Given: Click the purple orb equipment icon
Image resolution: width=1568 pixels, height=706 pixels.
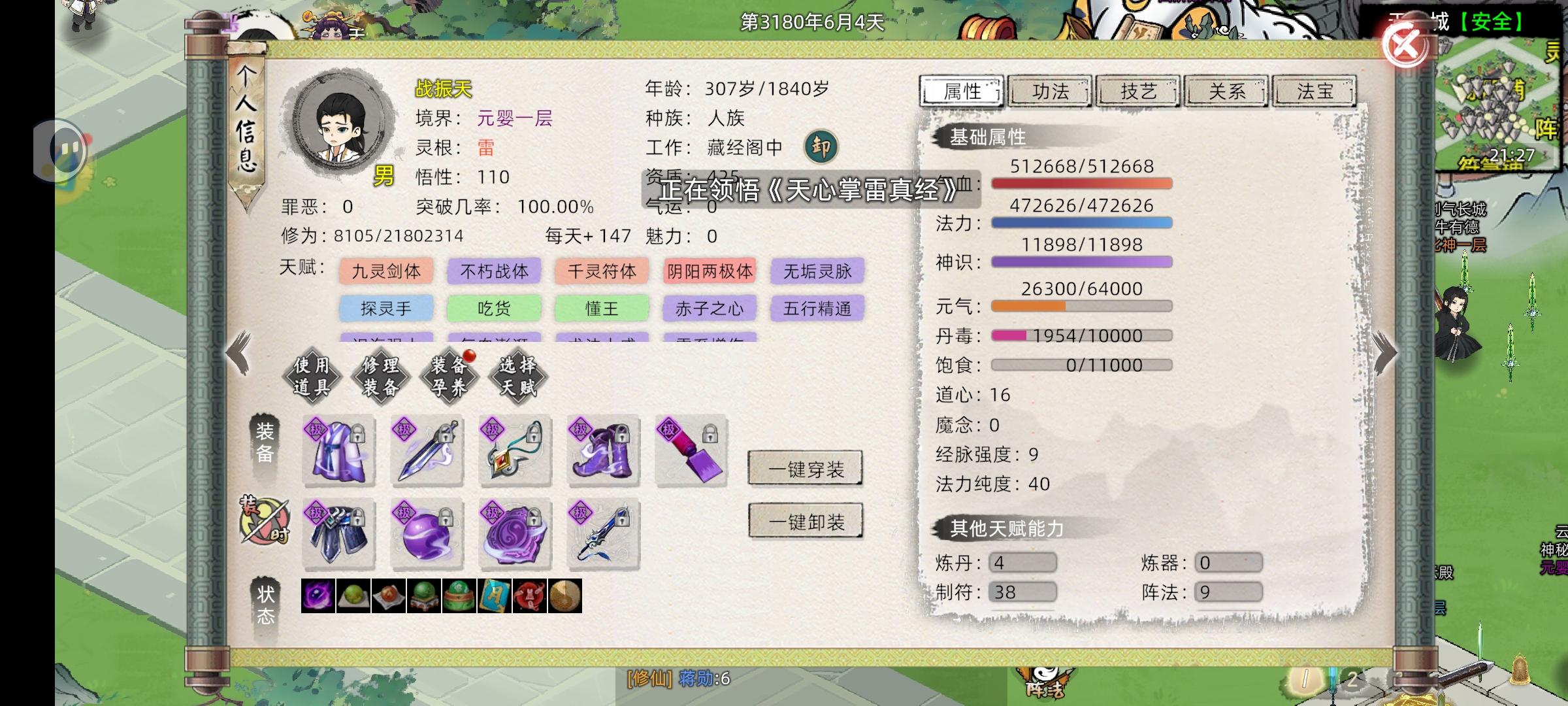Looking at the screenshot, I should [426, 535].
